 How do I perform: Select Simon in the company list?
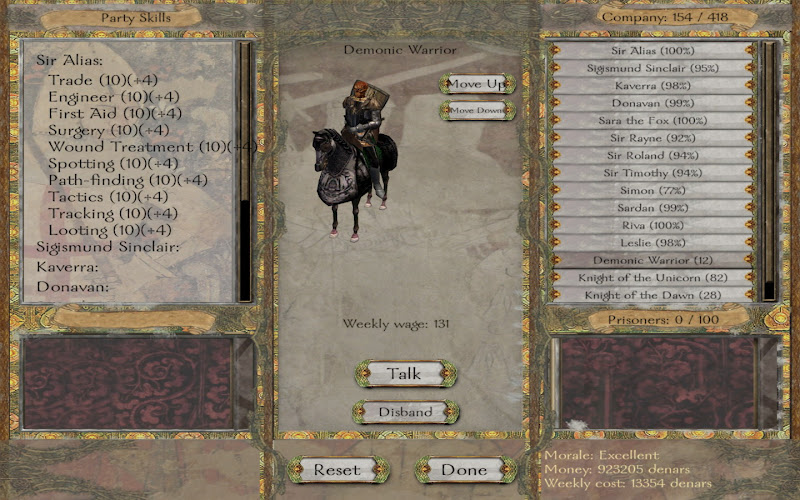[652, 190]
